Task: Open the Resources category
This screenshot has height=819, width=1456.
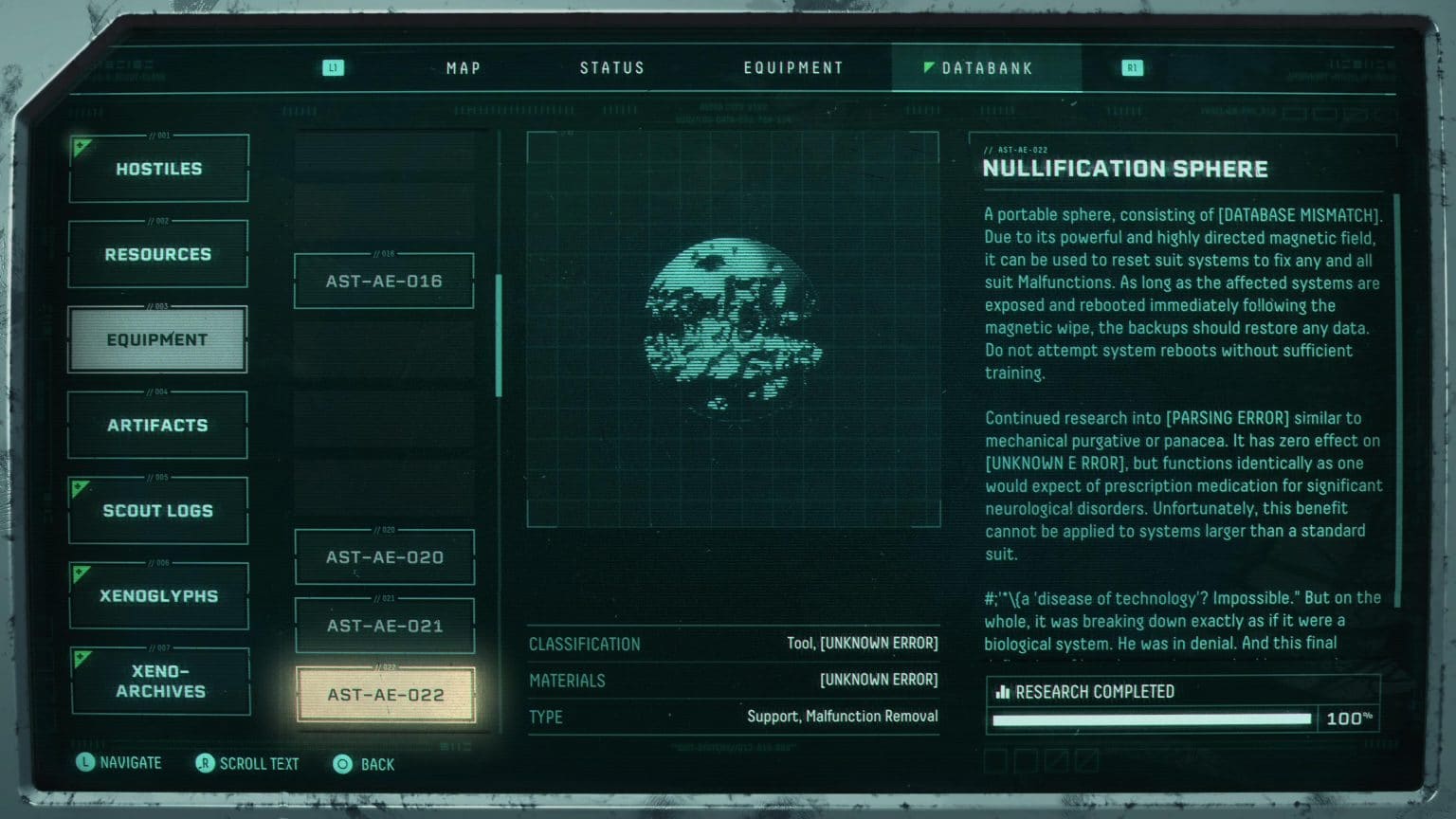Action: point(157,254)
